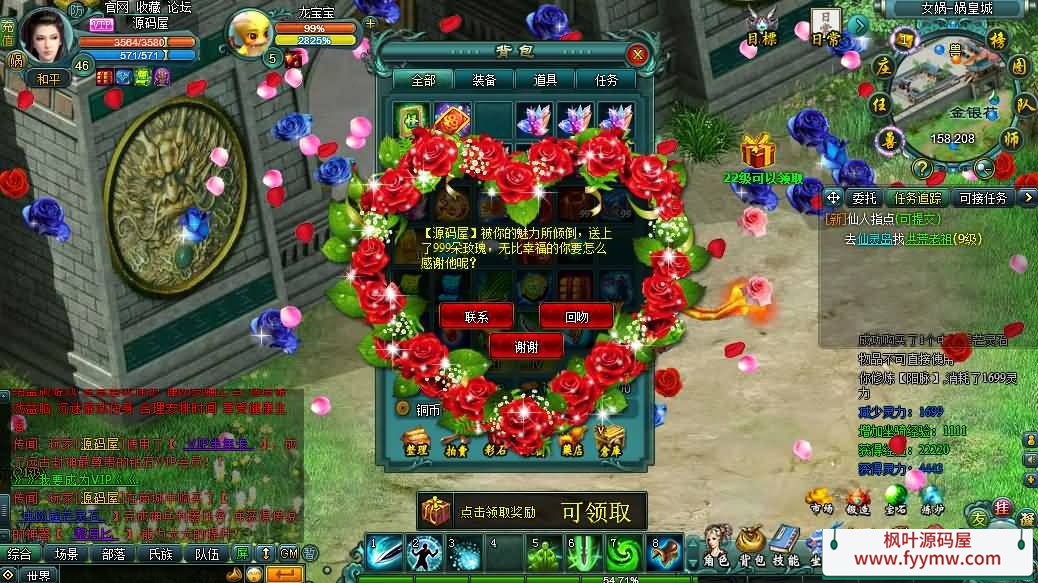Open the 市场 market icon
Viewport: 1038px width, 583px height.
[821, 501]
